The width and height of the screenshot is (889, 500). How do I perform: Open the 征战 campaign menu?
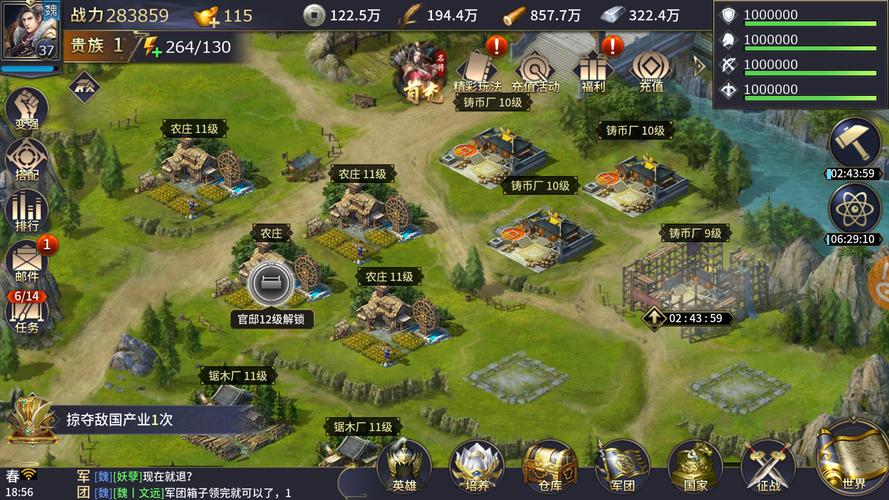[768, 466]
